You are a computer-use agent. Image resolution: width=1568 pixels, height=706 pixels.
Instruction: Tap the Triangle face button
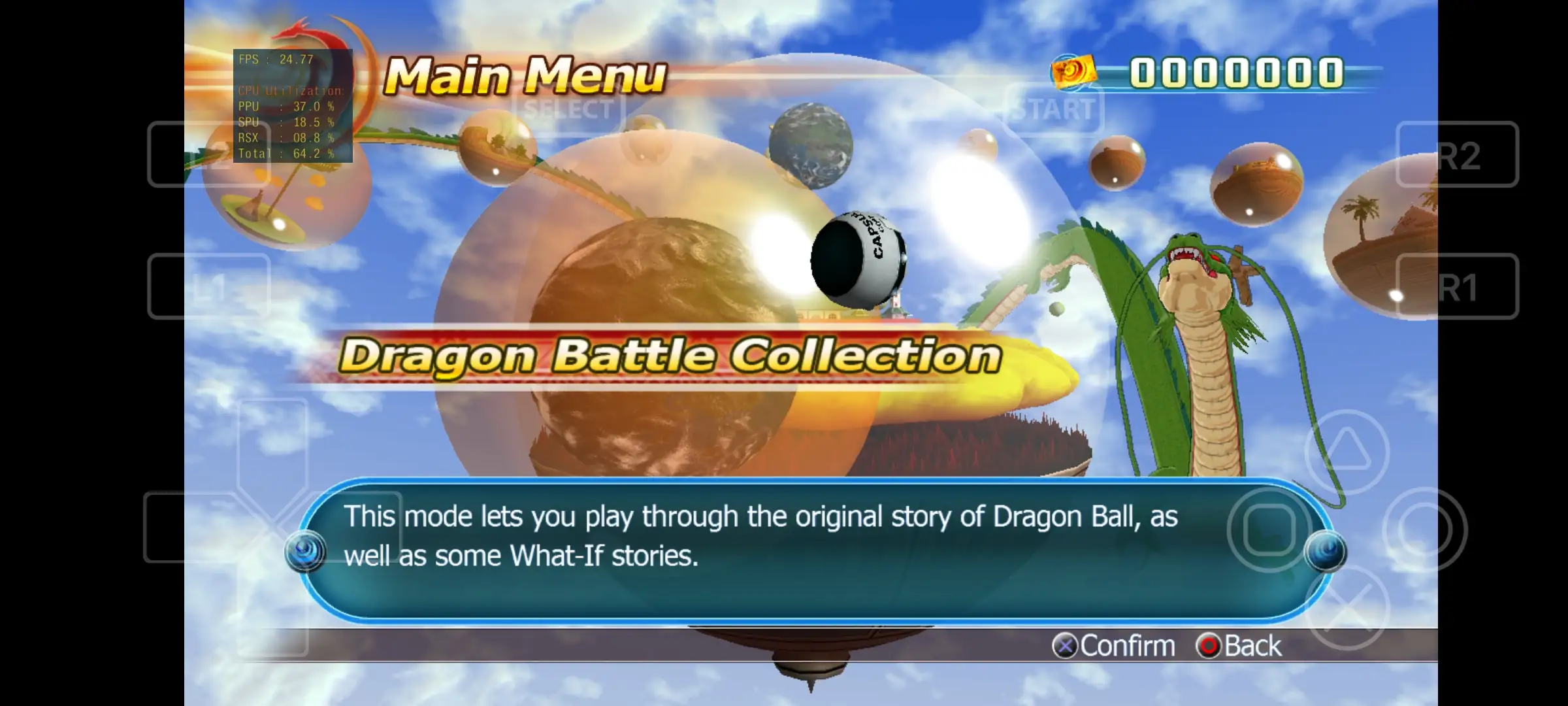[x=1347, y=449]
